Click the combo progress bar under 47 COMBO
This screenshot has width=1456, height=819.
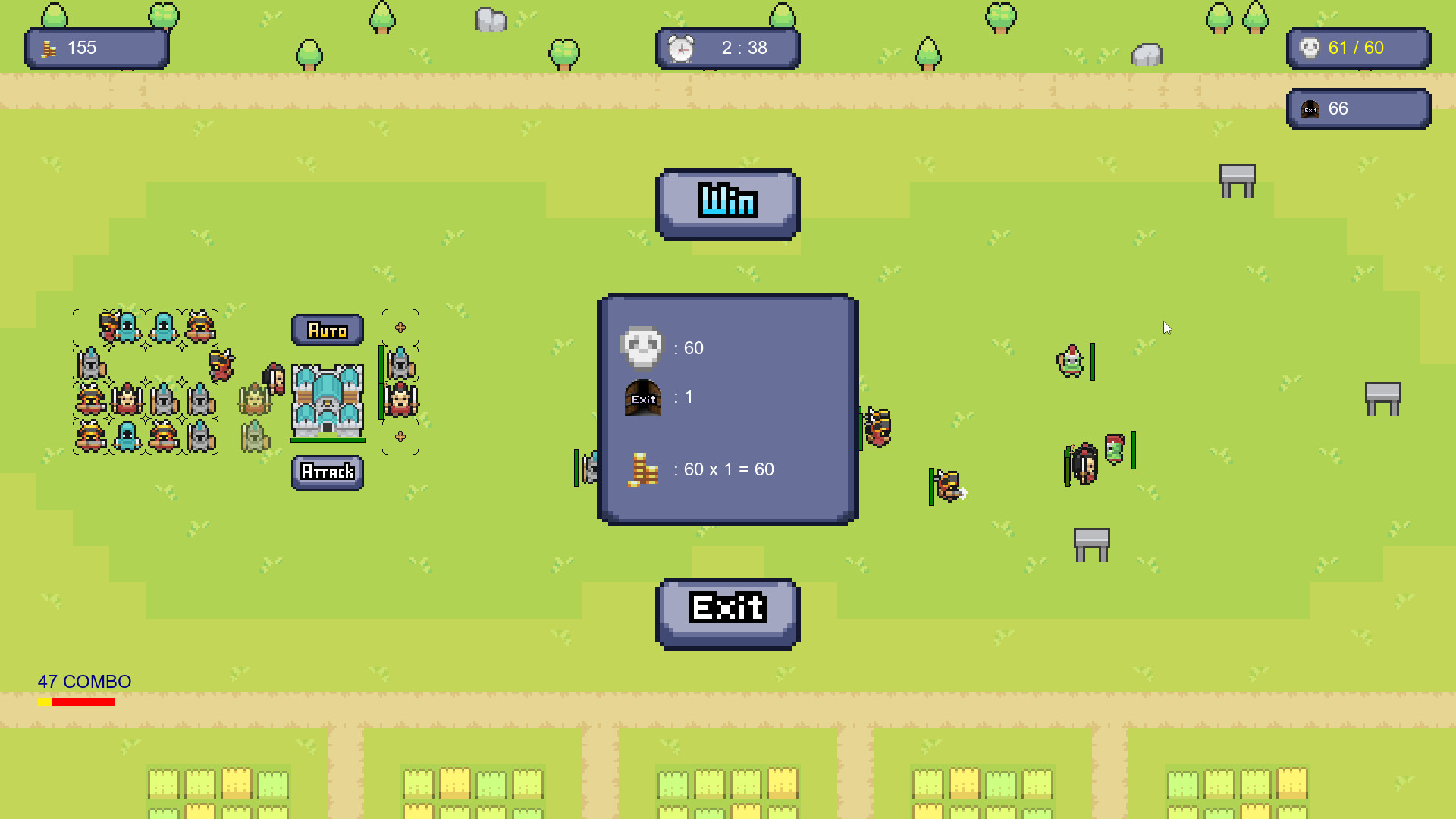[x=76, y=701]
